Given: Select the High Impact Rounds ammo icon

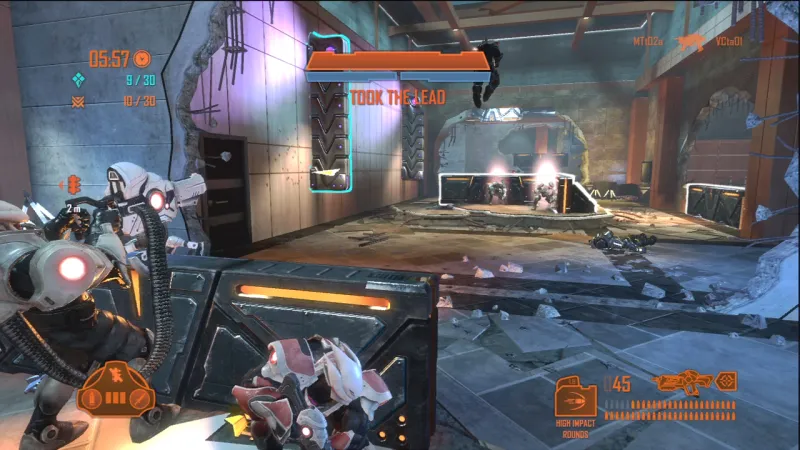Looking at the screenshot, I should 575,399.
